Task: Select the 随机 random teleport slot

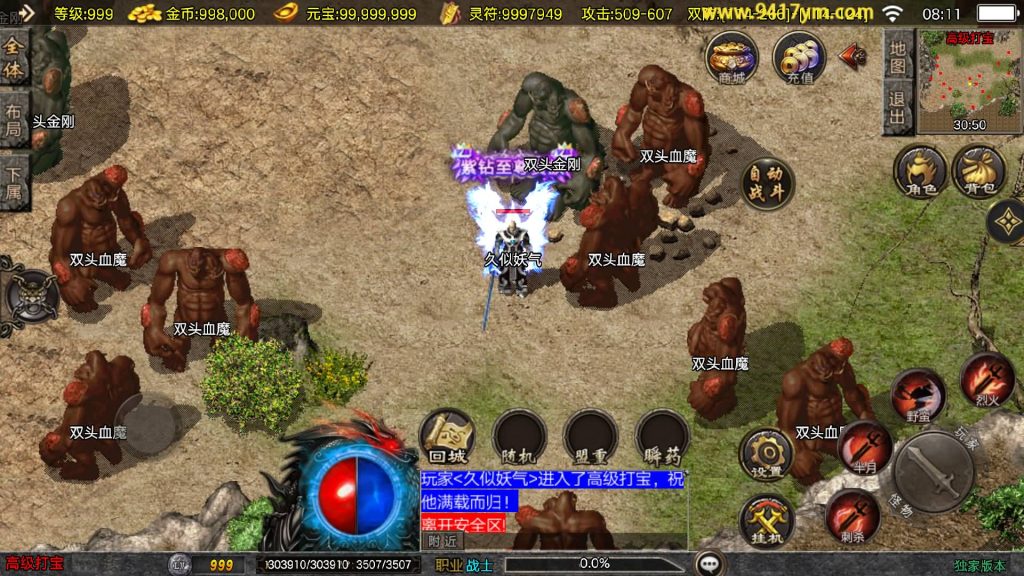Action: click(518, 436)
